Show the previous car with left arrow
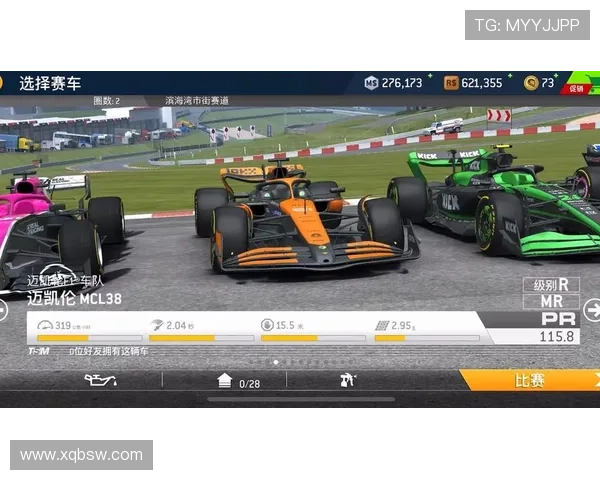This screenshot has width=600, height=480. point(4,311)
